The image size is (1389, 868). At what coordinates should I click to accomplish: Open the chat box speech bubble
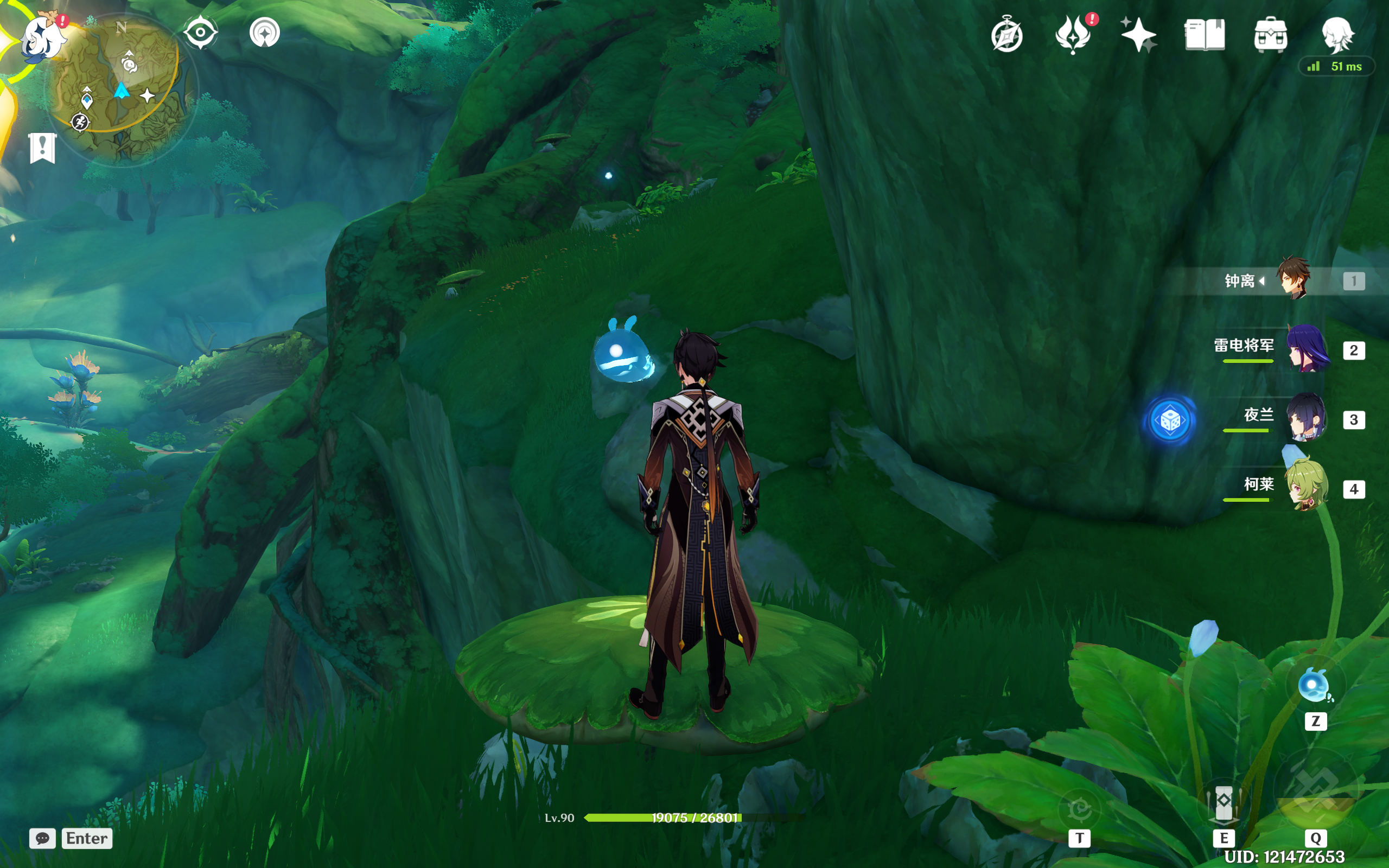[42, 838]
